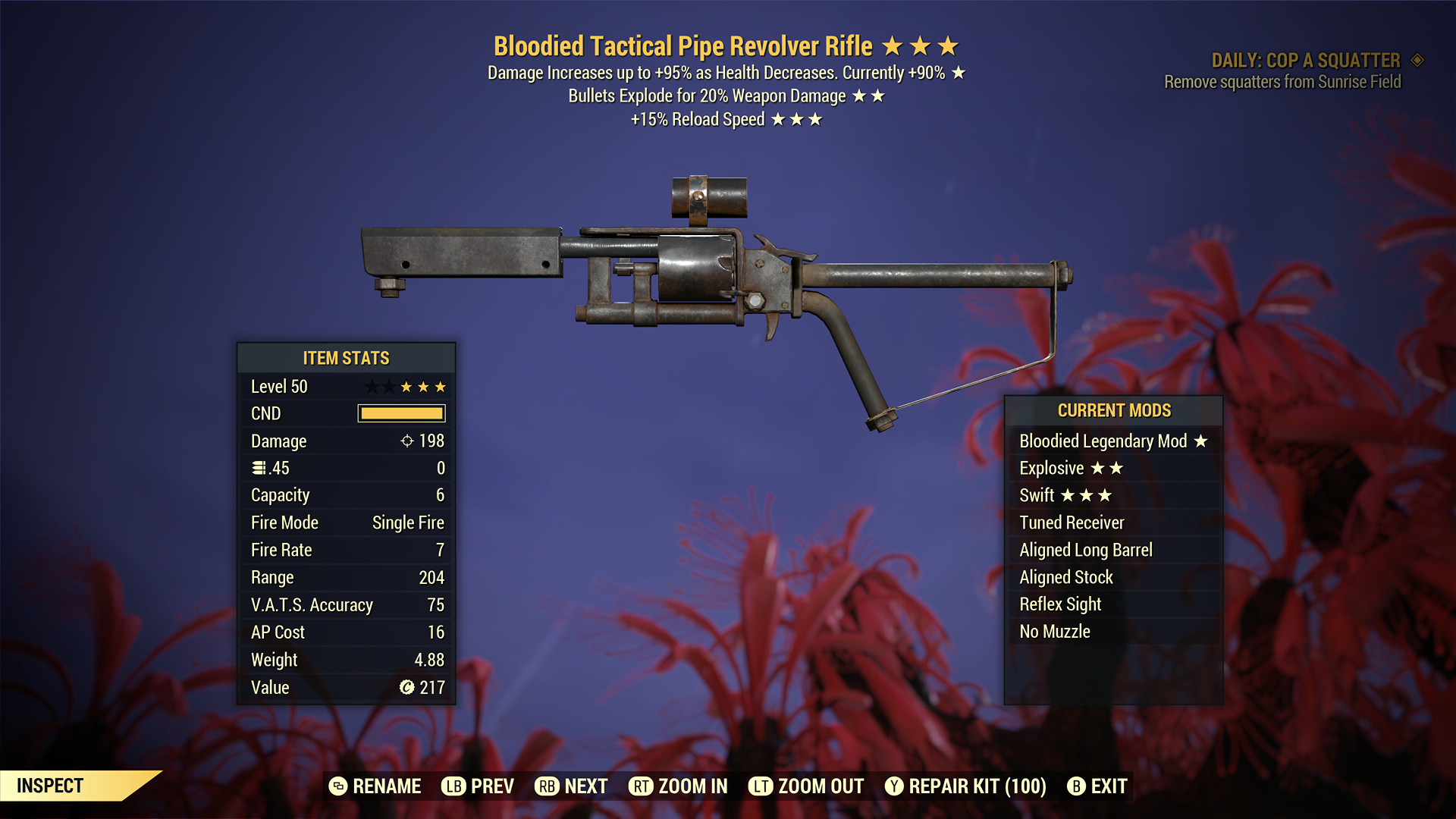The image size is (1456, 819).
Task: Click the caps icon beside the 217 Value
Action: tap(408, 687)
